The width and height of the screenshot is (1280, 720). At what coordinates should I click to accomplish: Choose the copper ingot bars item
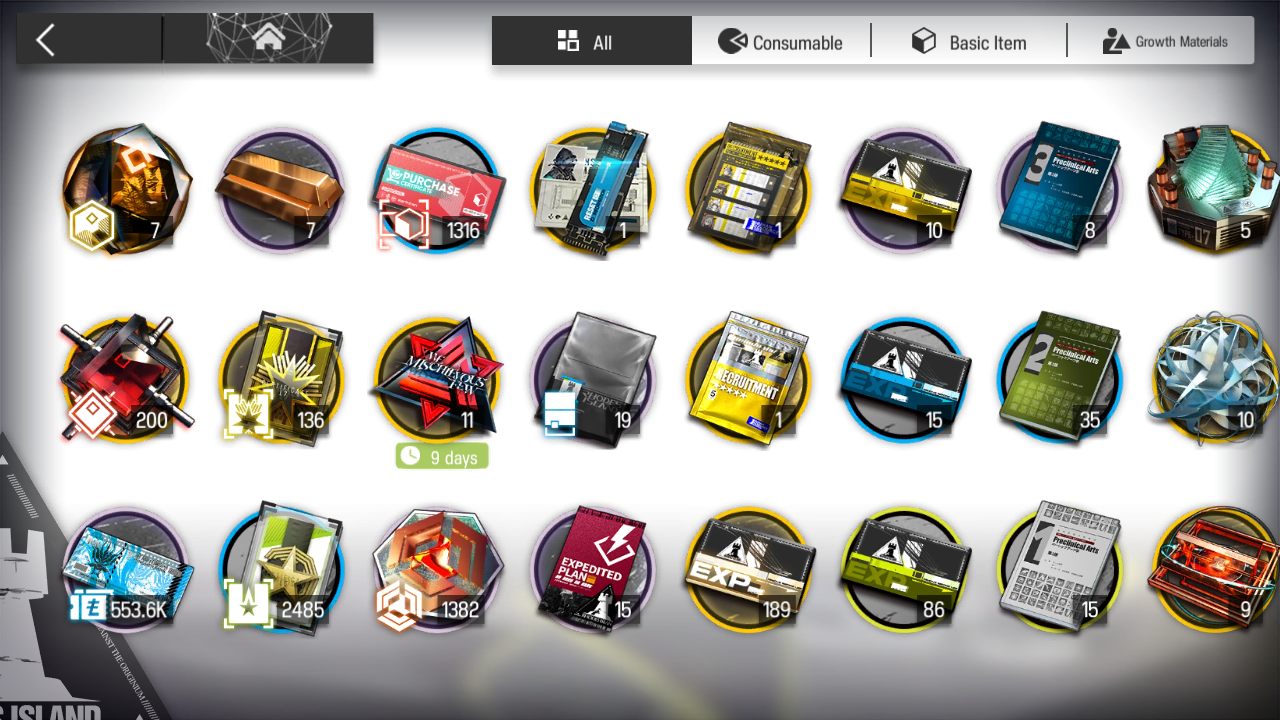(279, 190)
